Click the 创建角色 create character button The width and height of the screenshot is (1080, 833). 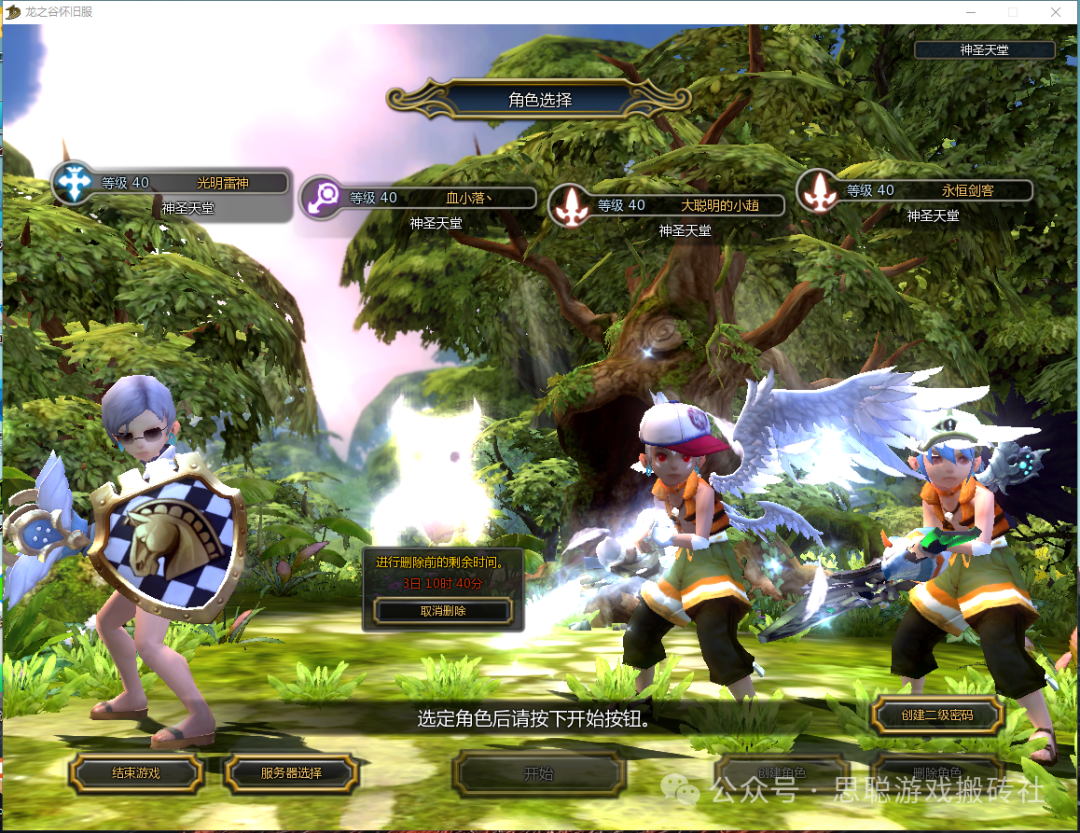click(x=782, y=773)
